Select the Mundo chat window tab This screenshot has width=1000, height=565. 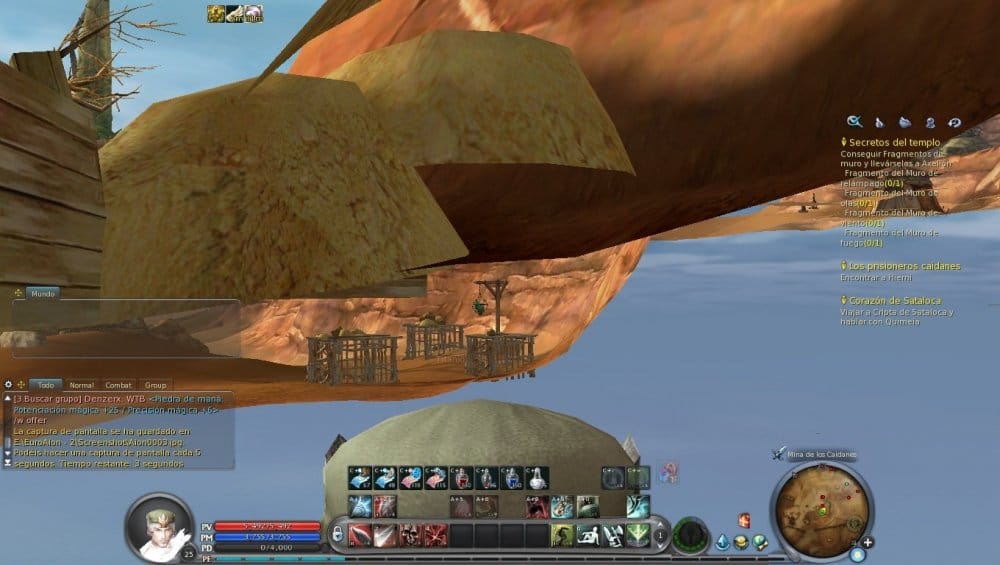tap(43, 294)
